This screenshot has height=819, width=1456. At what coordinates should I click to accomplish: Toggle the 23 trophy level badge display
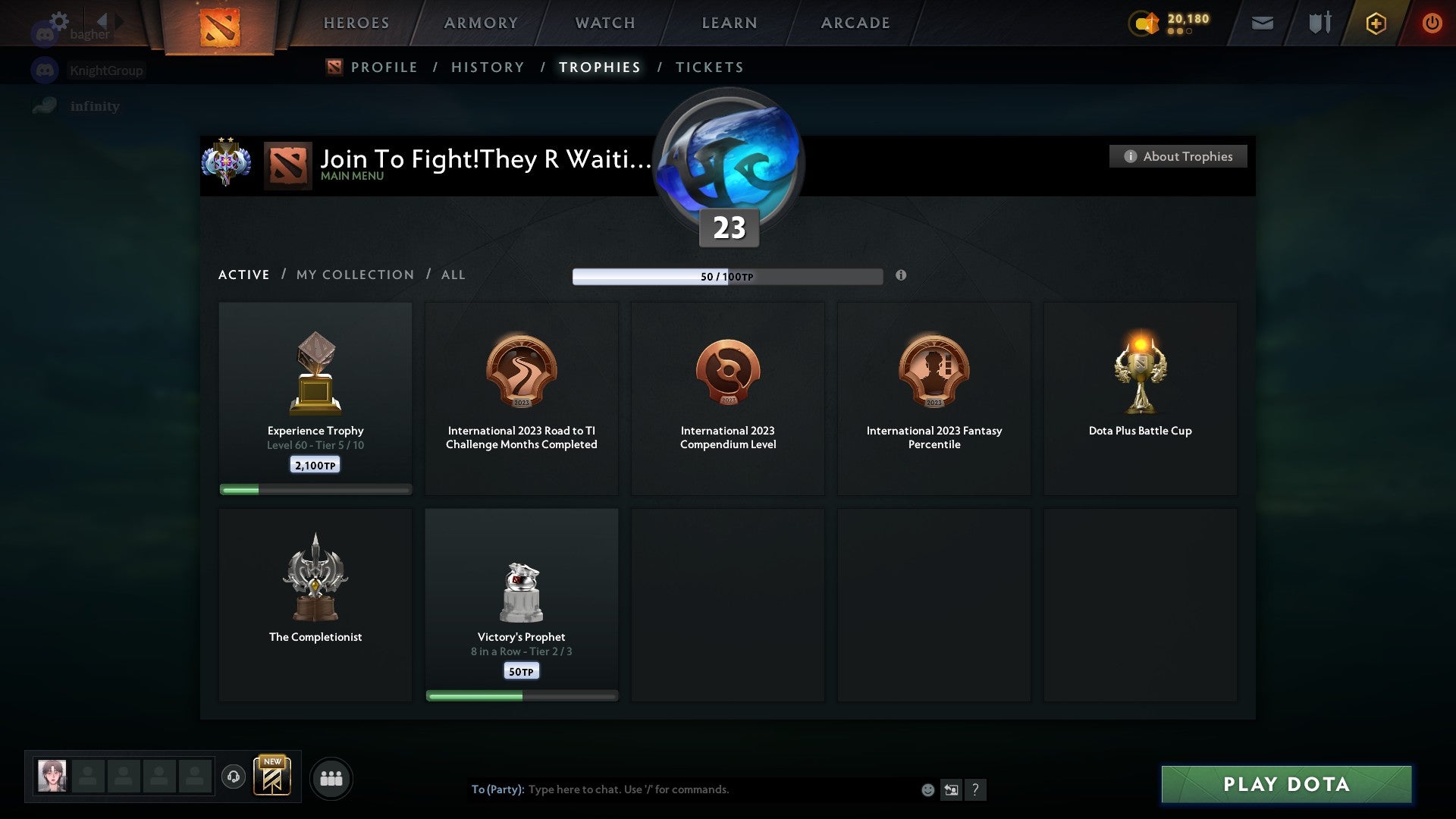coord(727,227)
